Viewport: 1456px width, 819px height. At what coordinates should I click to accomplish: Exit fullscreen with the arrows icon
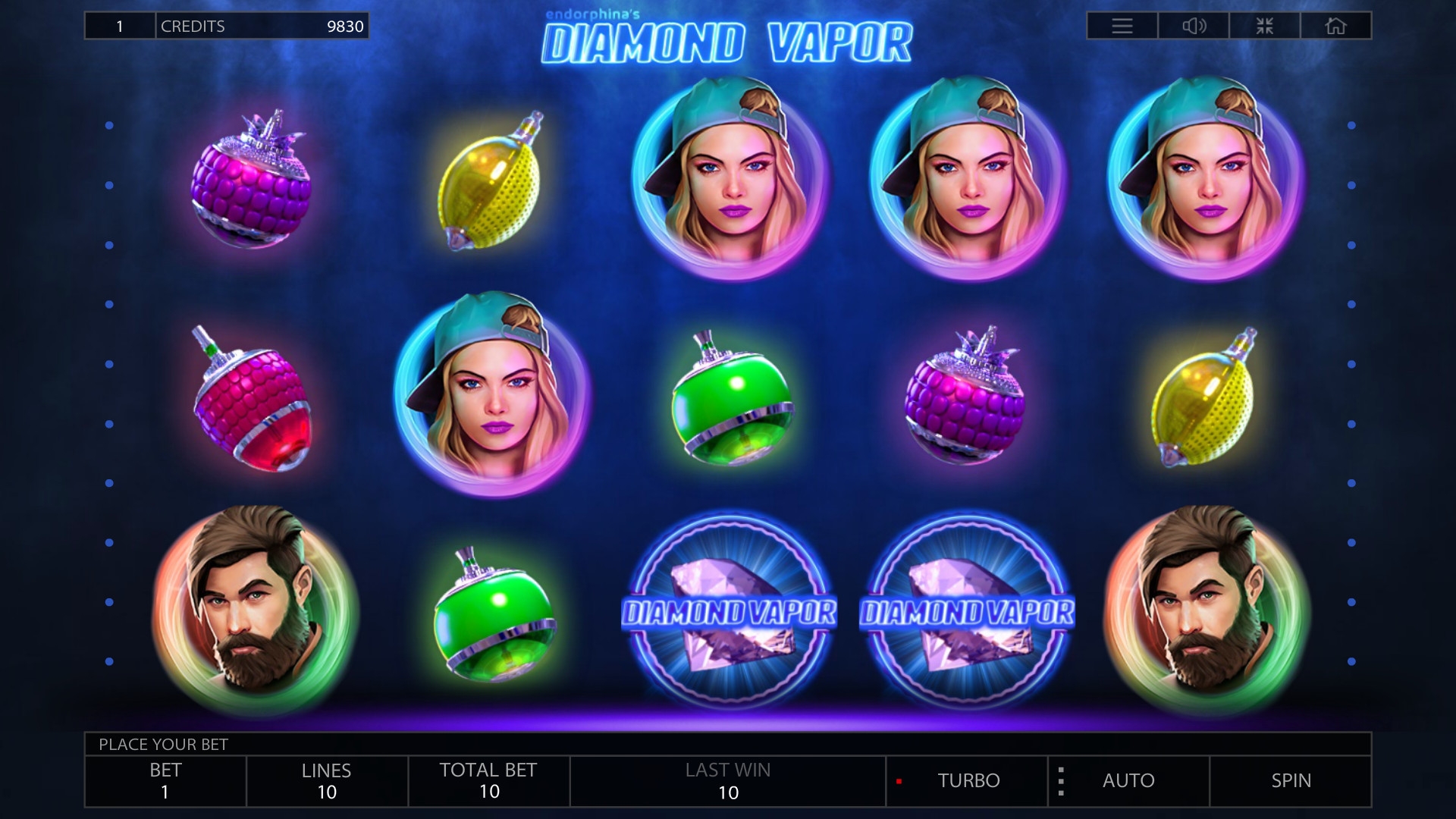(1265, 26)
